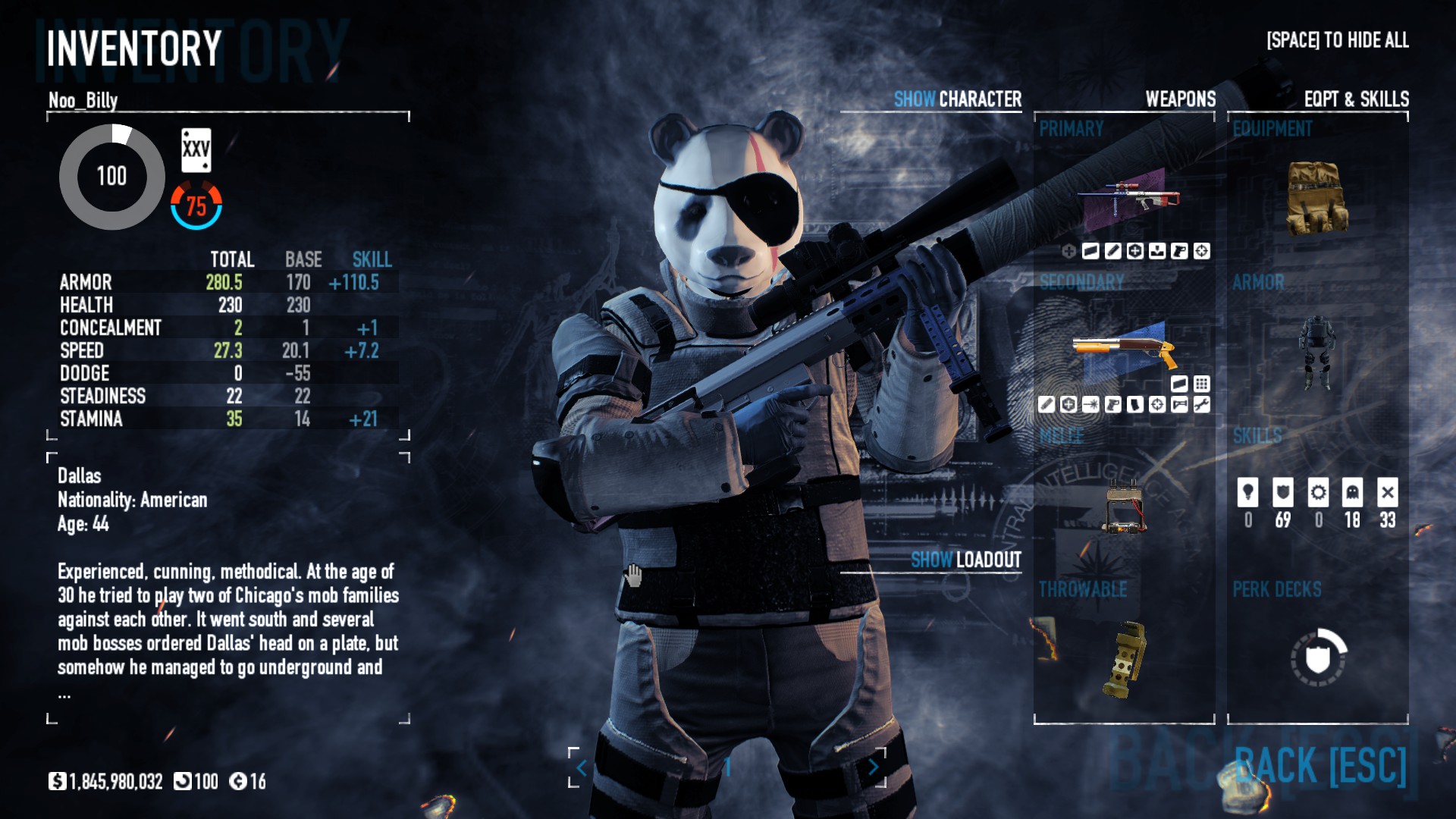Open the equipment ammo bag slot
The width and height of the screenshot is (1456, 819).
[1317, 197]
